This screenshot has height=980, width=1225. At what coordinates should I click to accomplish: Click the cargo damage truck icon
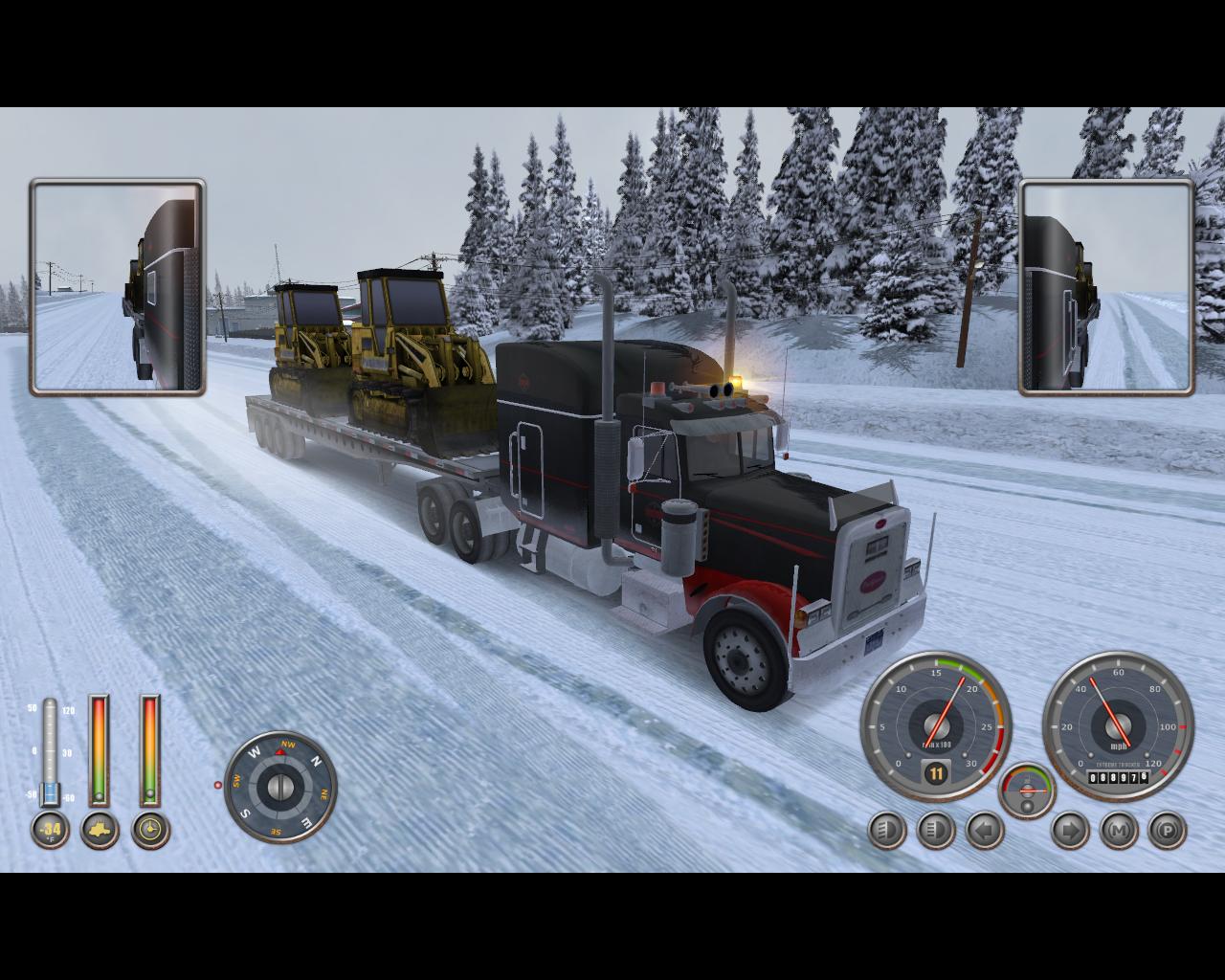(100, 830)
